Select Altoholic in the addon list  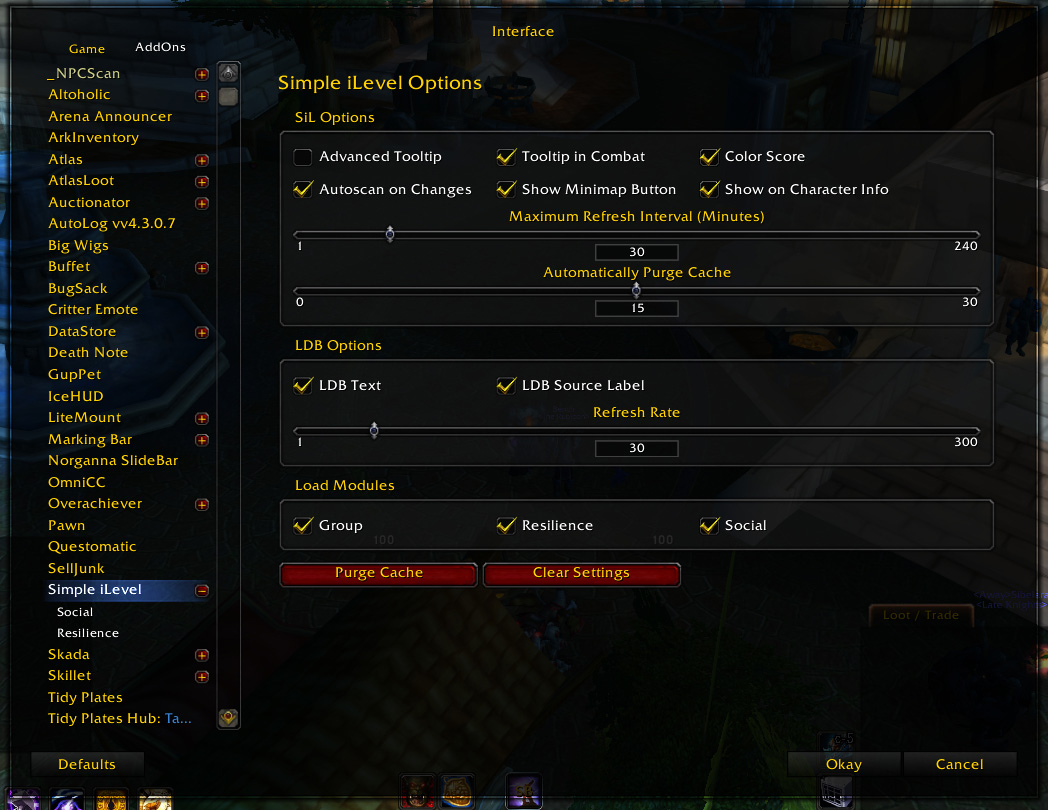tap(79, 95)
